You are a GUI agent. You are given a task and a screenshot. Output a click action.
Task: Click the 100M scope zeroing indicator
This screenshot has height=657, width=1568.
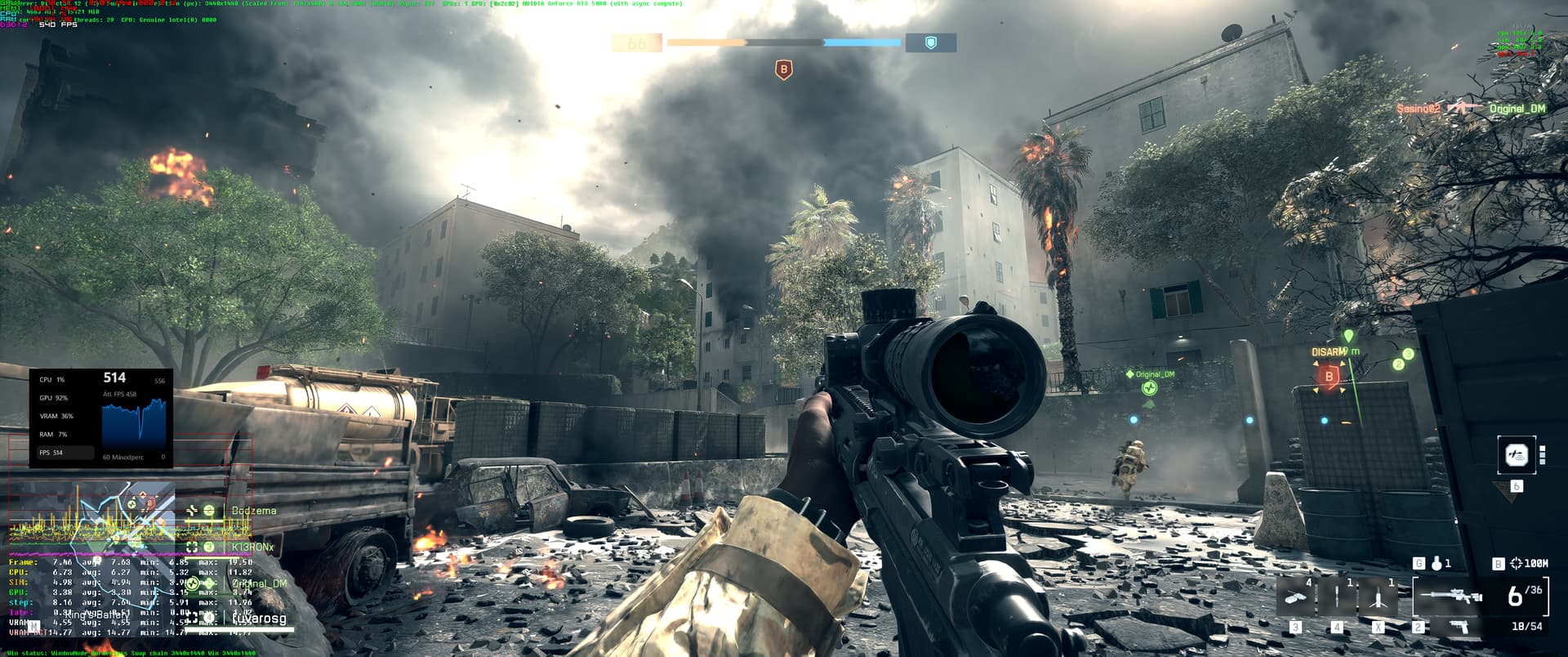(x=1529, y=563)
